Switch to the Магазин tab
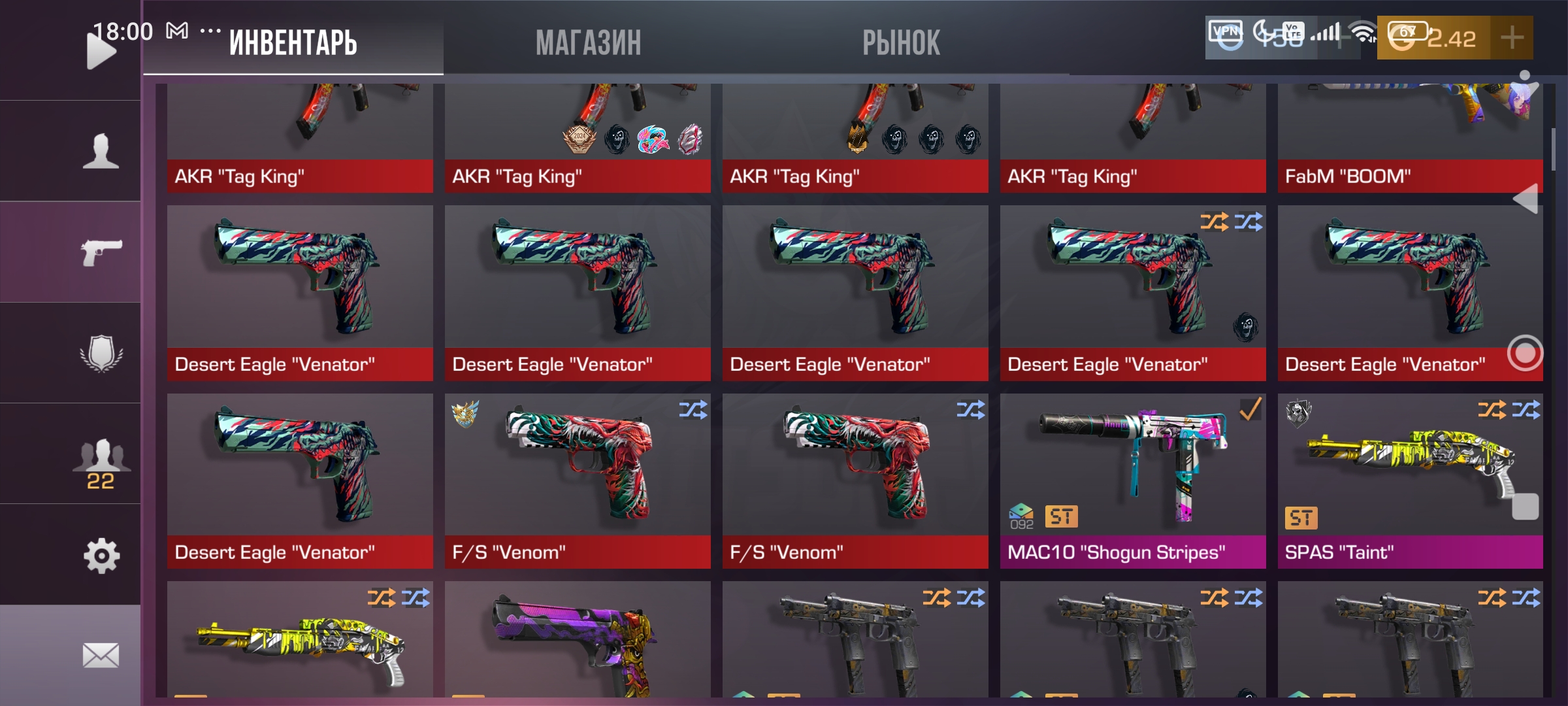 [588, 43]
